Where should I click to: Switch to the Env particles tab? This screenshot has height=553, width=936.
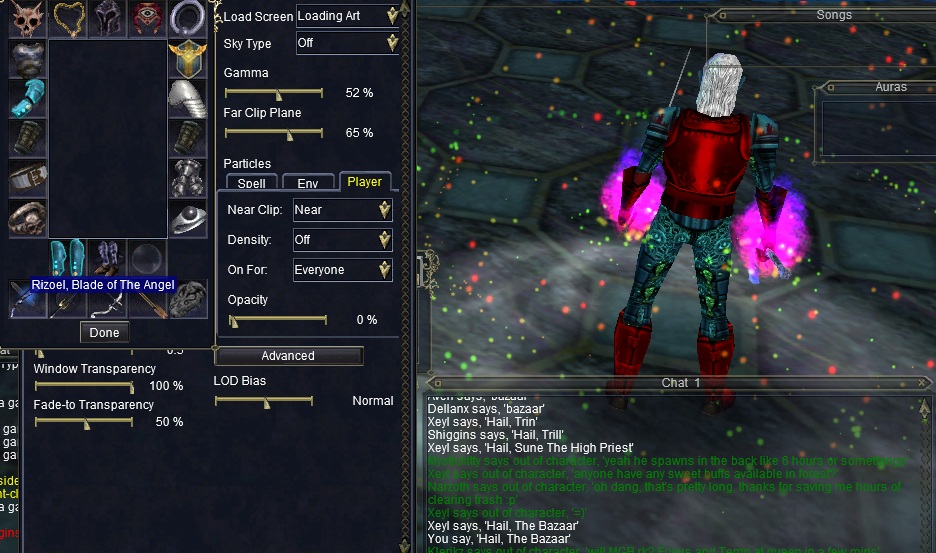click(x=308, y=183)
